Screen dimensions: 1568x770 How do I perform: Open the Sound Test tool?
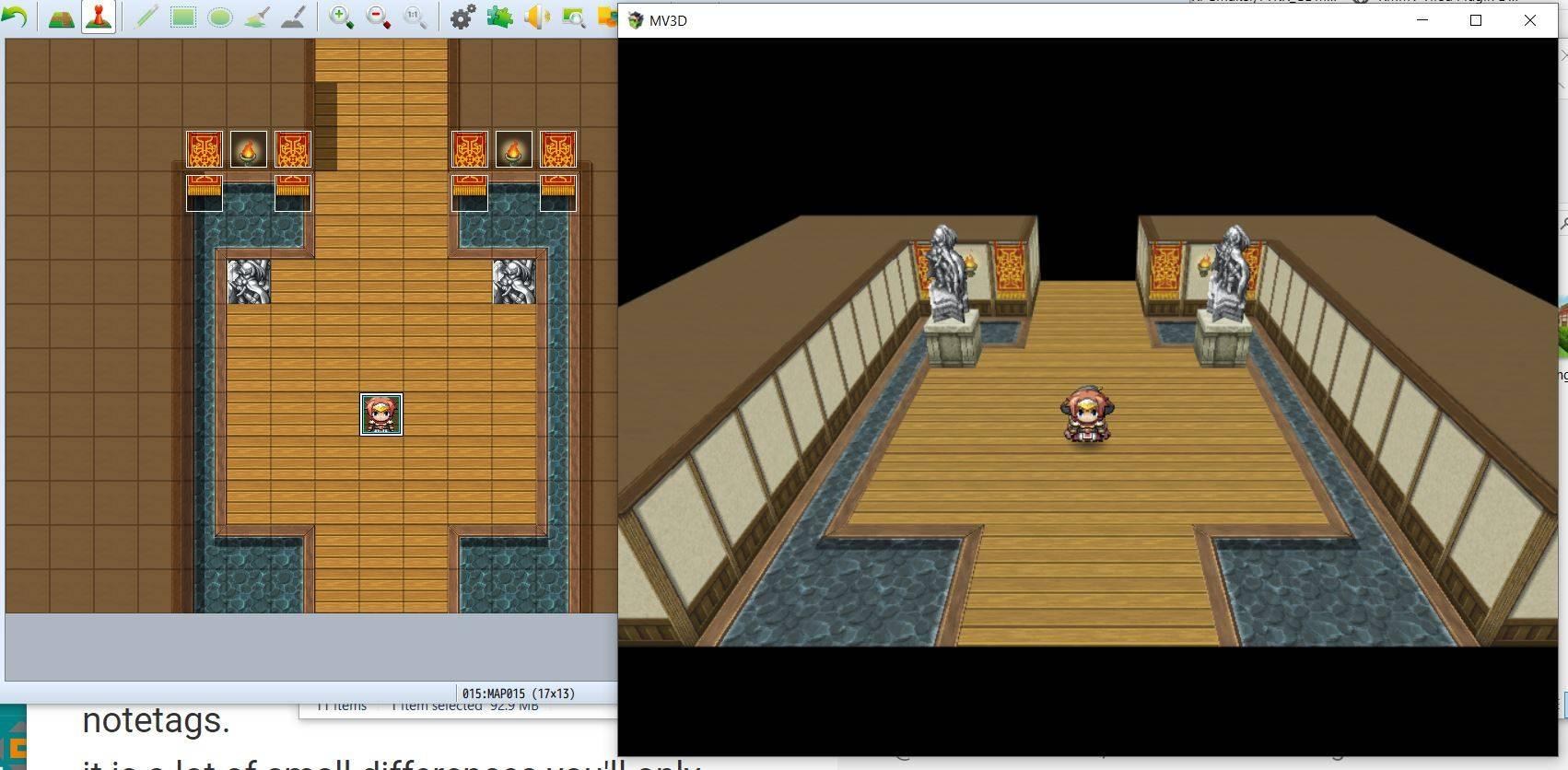pyautogui.click(x=536, y=17)
